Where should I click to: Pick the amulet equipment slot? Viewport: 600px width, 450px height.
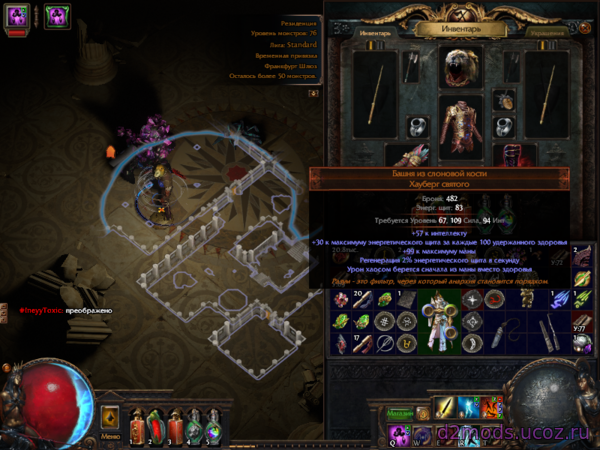point(505,100)
